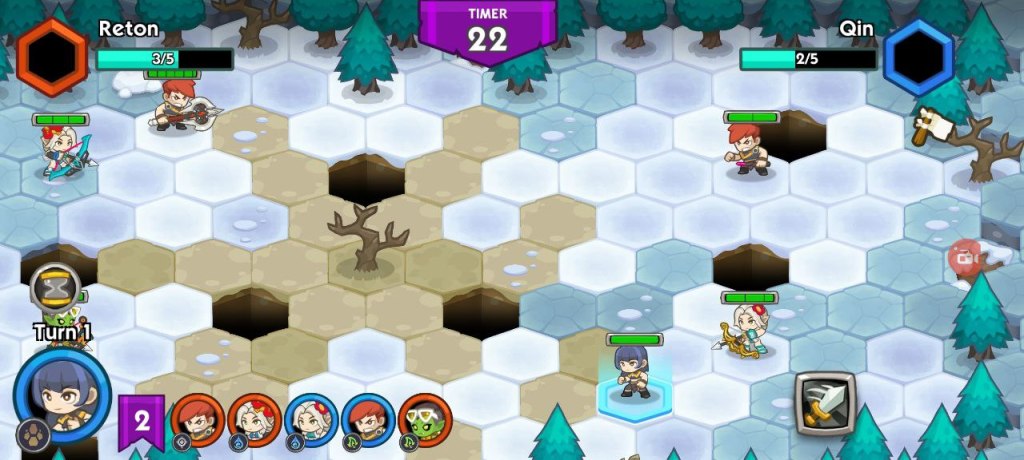The height and width of the screenshot is (460, 1024).
Task: Select the orange-ringed white-haired girl turn portrait
Action: pos(254,420)
